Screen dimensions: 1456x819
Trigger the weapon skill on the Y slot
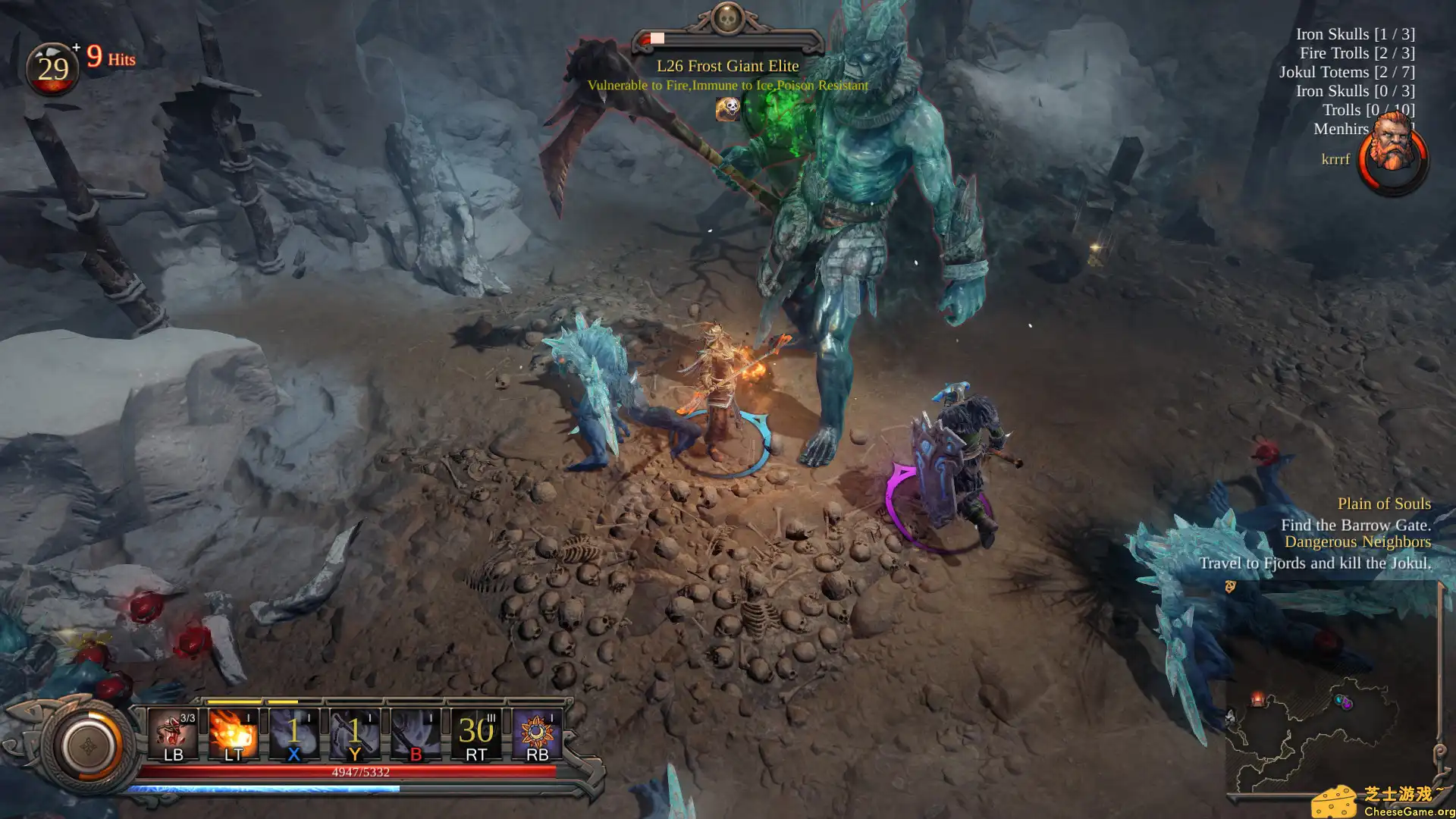(354, 732)
